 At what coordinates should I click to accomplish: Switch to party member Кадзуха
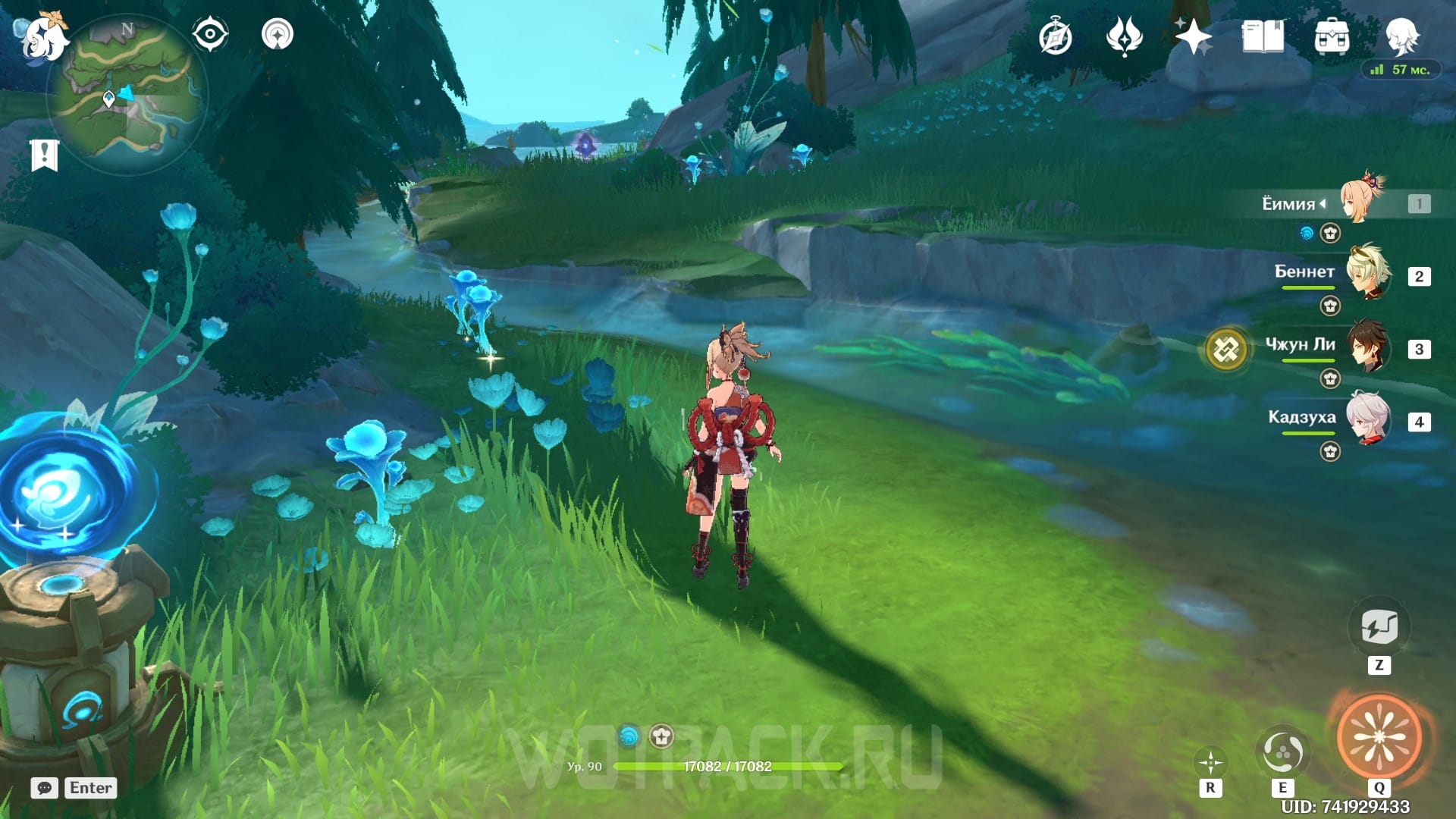(x=1367, y=419)
